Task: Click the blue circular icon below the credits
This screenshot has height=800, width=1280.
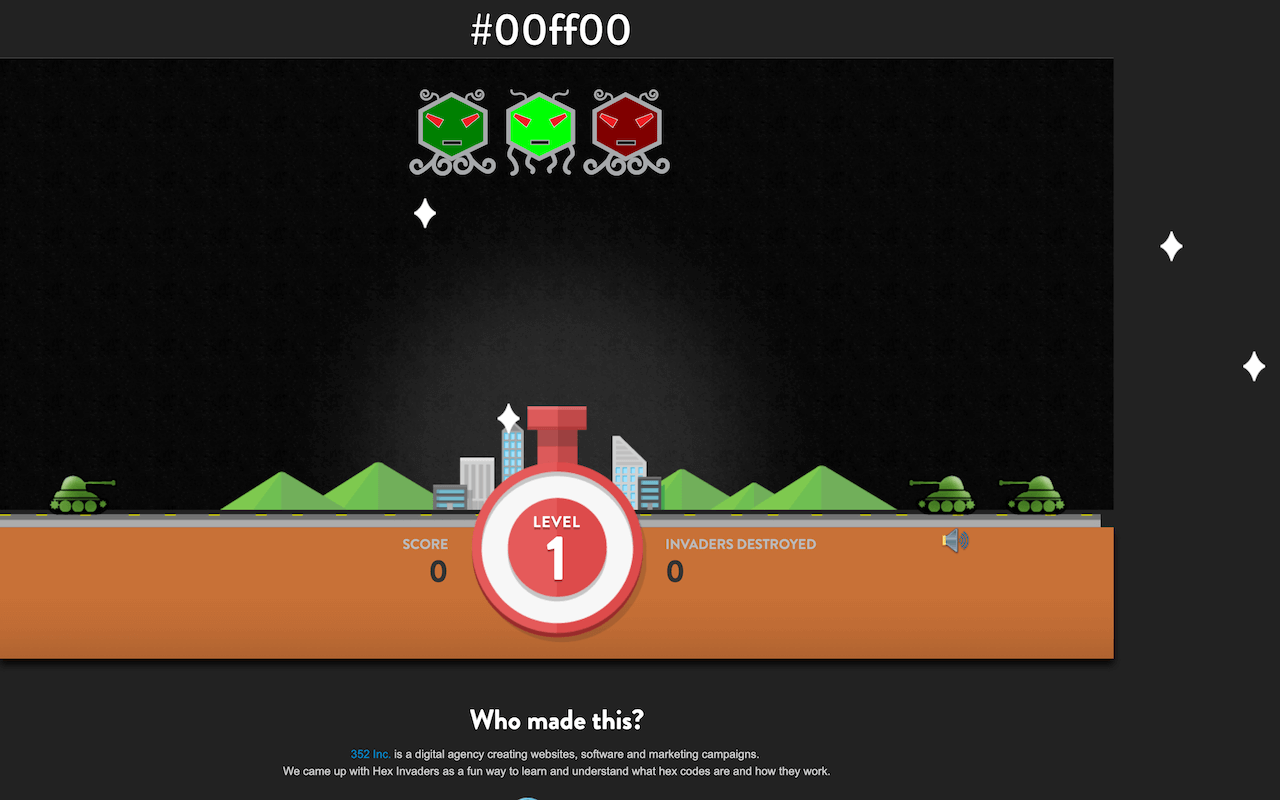Action: coord(528,796)
